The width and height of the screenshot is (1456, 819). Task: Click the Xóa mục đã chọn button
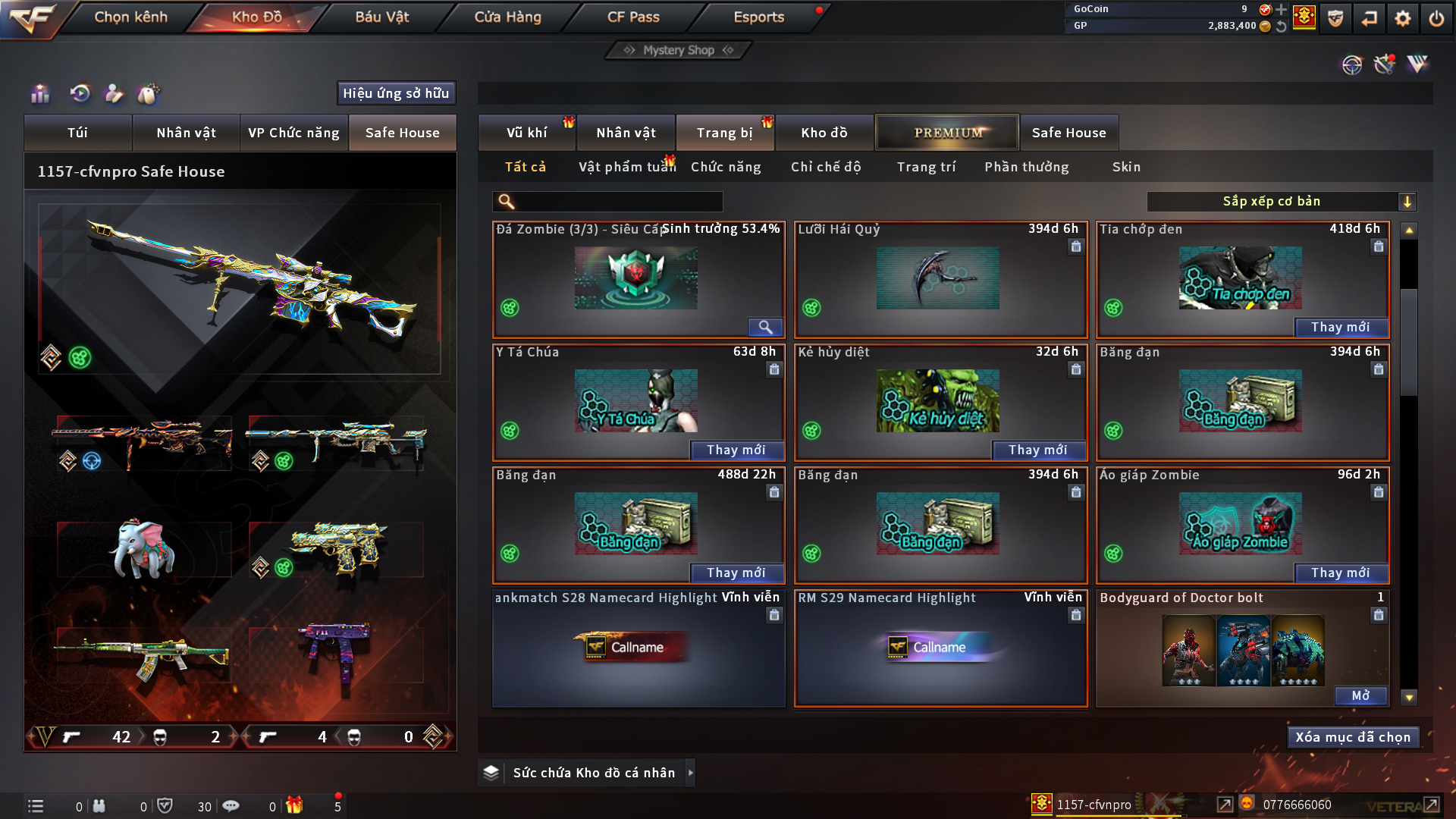coord(1353,737)
